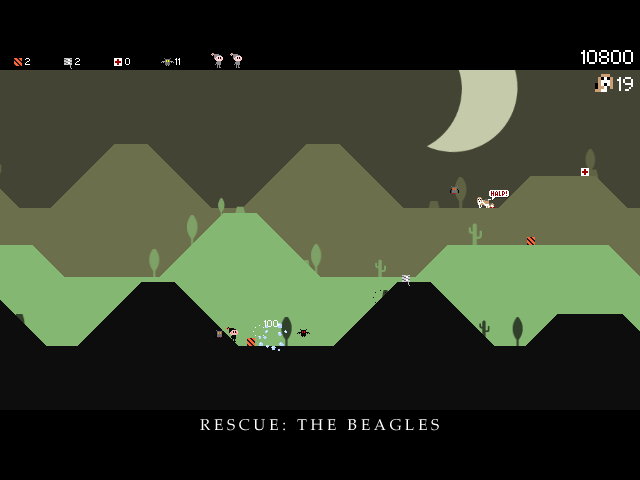Select the white parachute item icon
Screen dimensions: 640x480
coord(67,62)
